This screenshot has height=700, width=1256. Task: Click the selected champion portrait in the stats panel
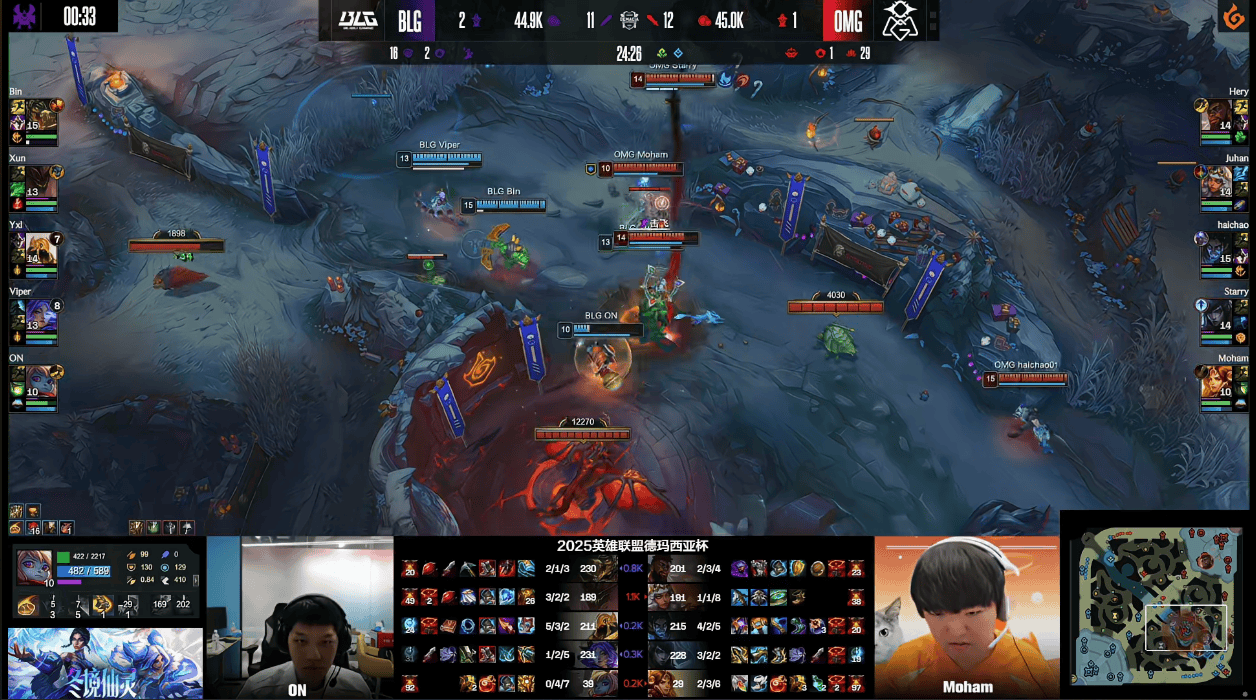coord(34,566)
